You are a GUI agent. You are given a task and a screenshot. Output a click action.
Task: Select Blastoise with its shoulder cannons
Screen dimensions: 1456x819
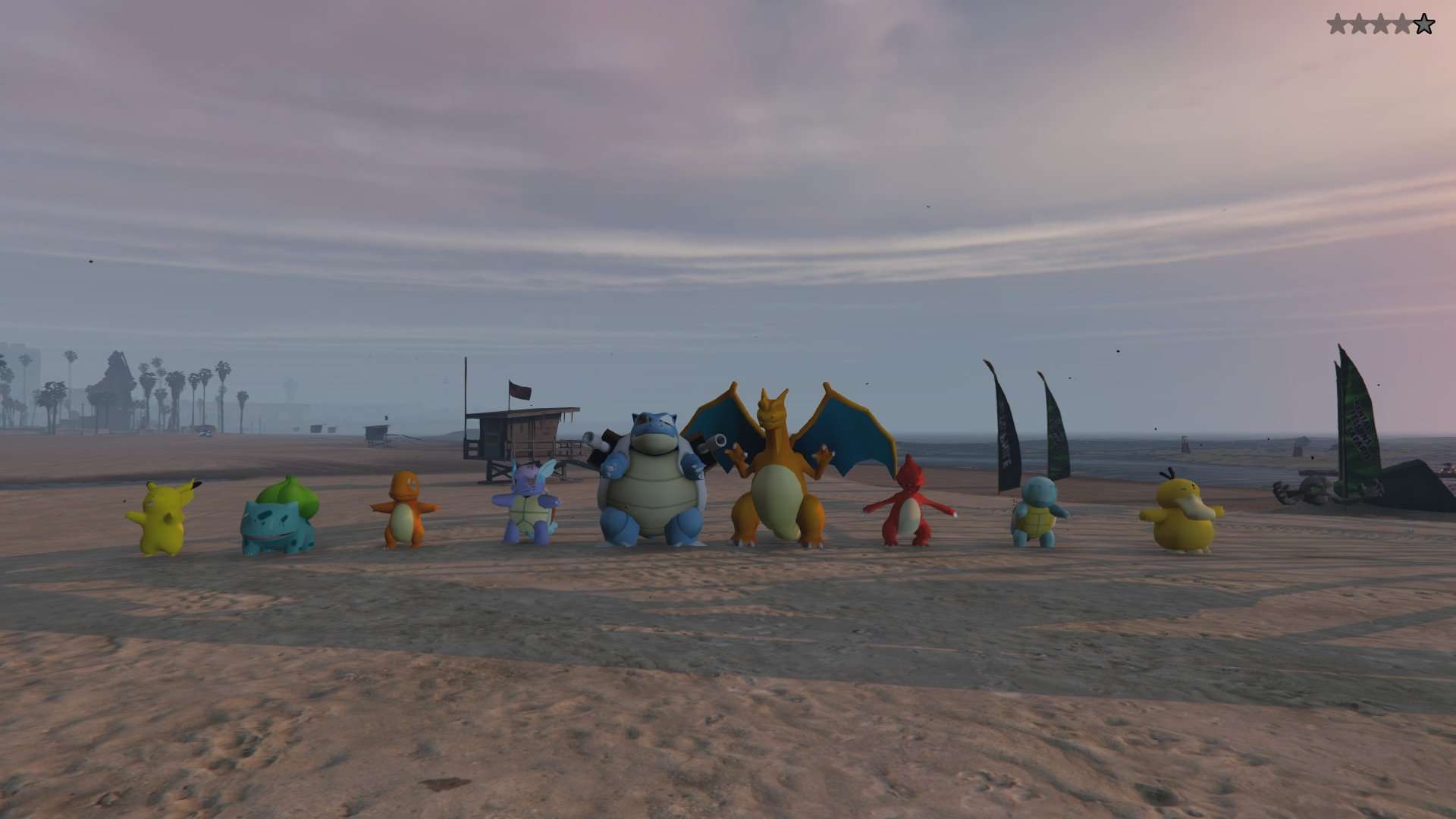coord(654,493)
